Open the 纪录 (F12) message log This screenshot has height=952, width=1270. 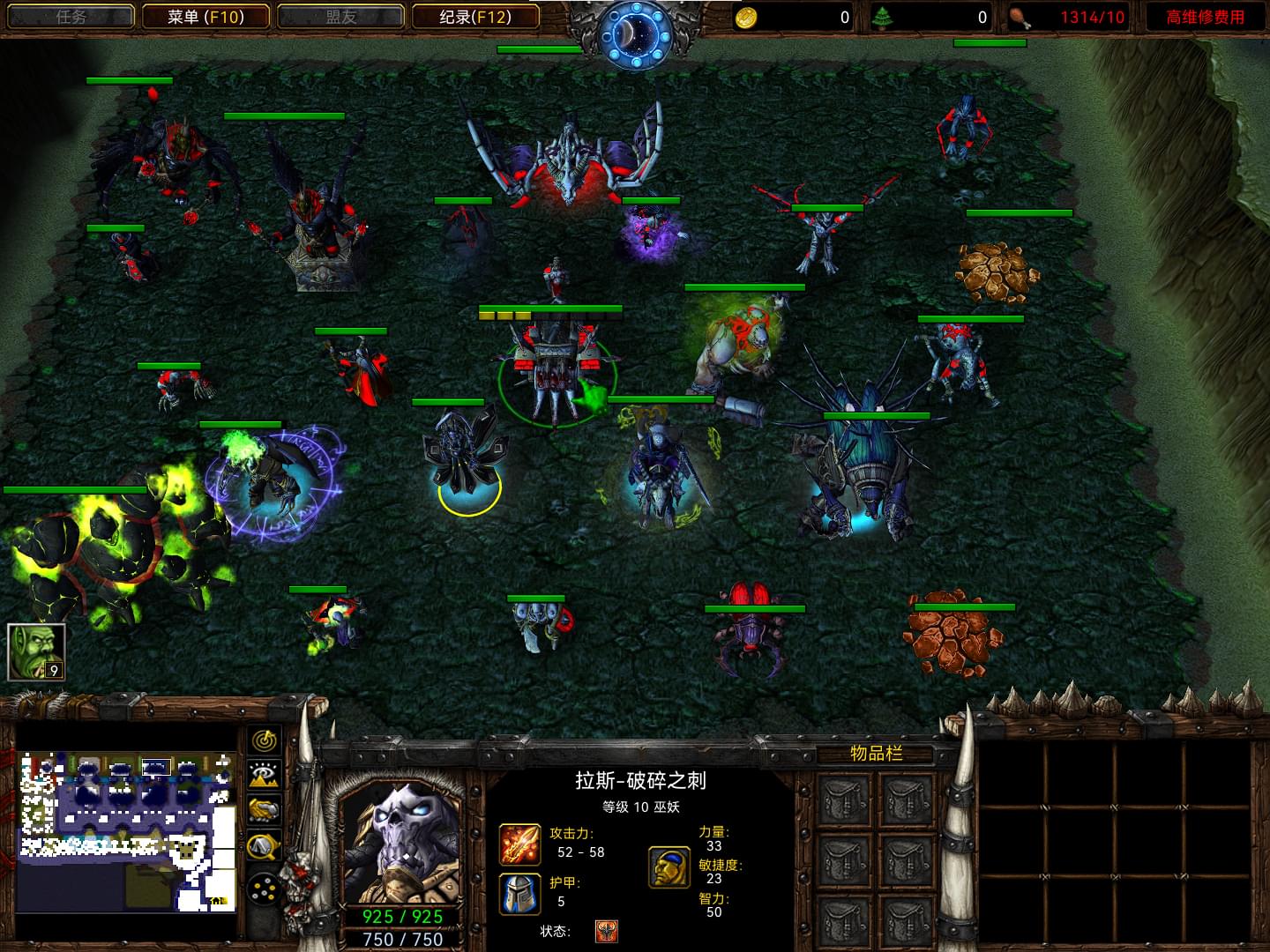pyautogui.click(x=475, y=17)
